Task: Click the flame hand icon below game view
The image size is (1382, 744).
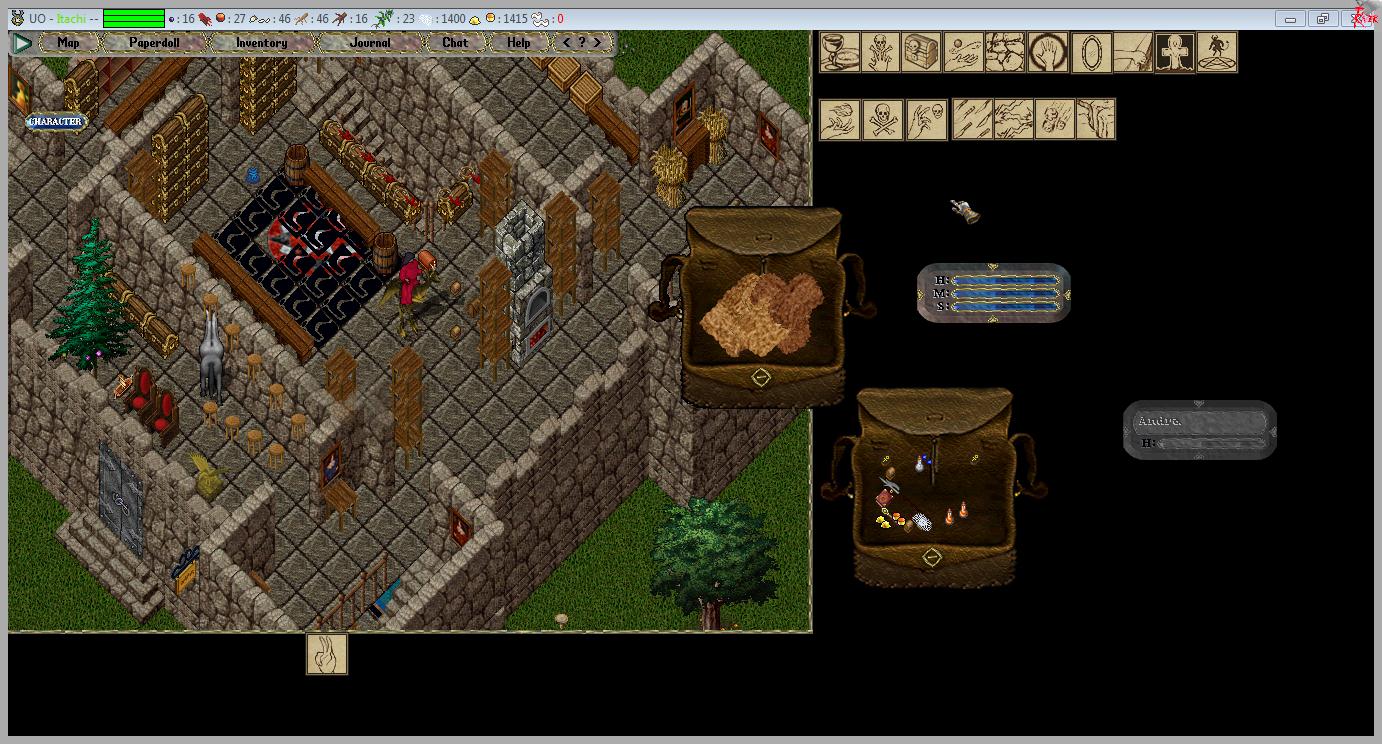Action: pos(327,654)
